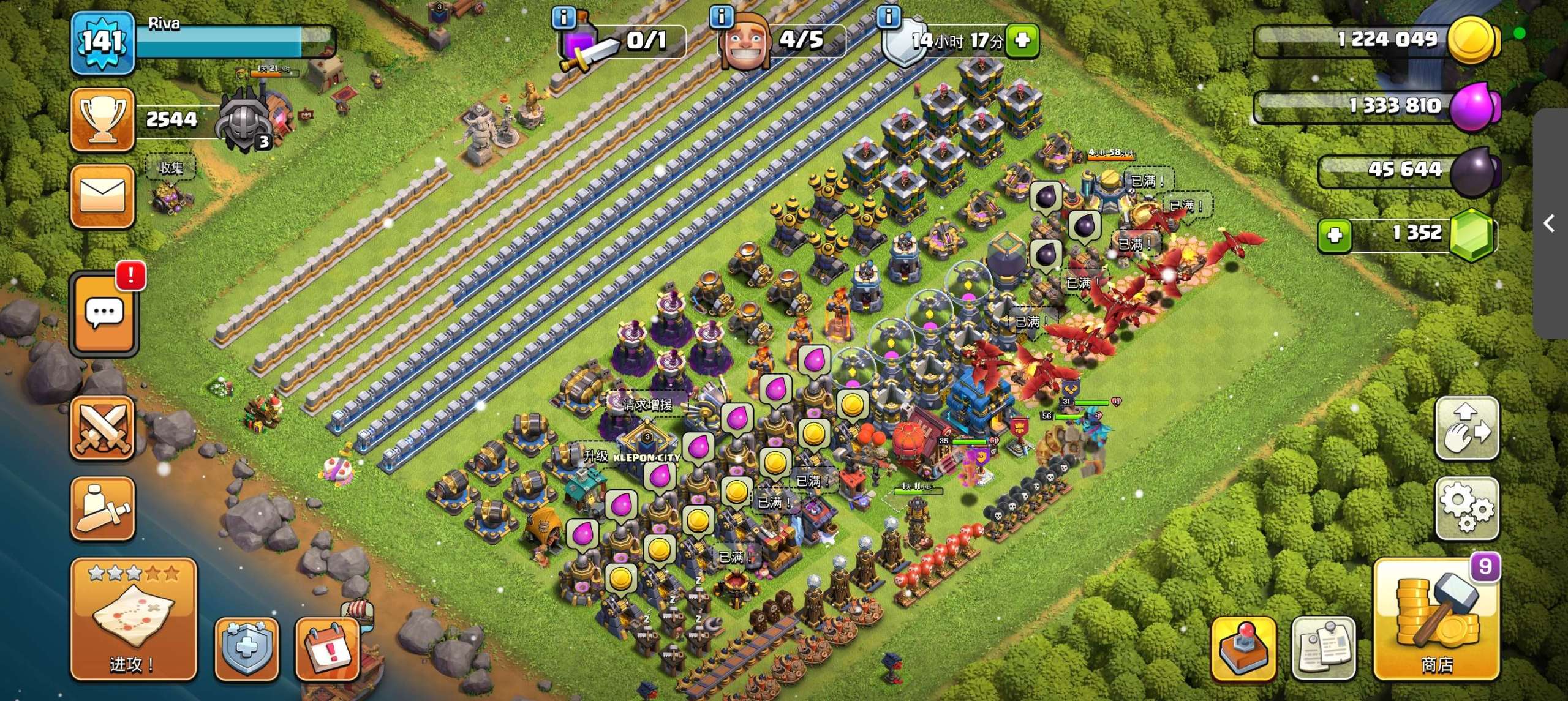Open the army training overview button

tap(102, 508)
